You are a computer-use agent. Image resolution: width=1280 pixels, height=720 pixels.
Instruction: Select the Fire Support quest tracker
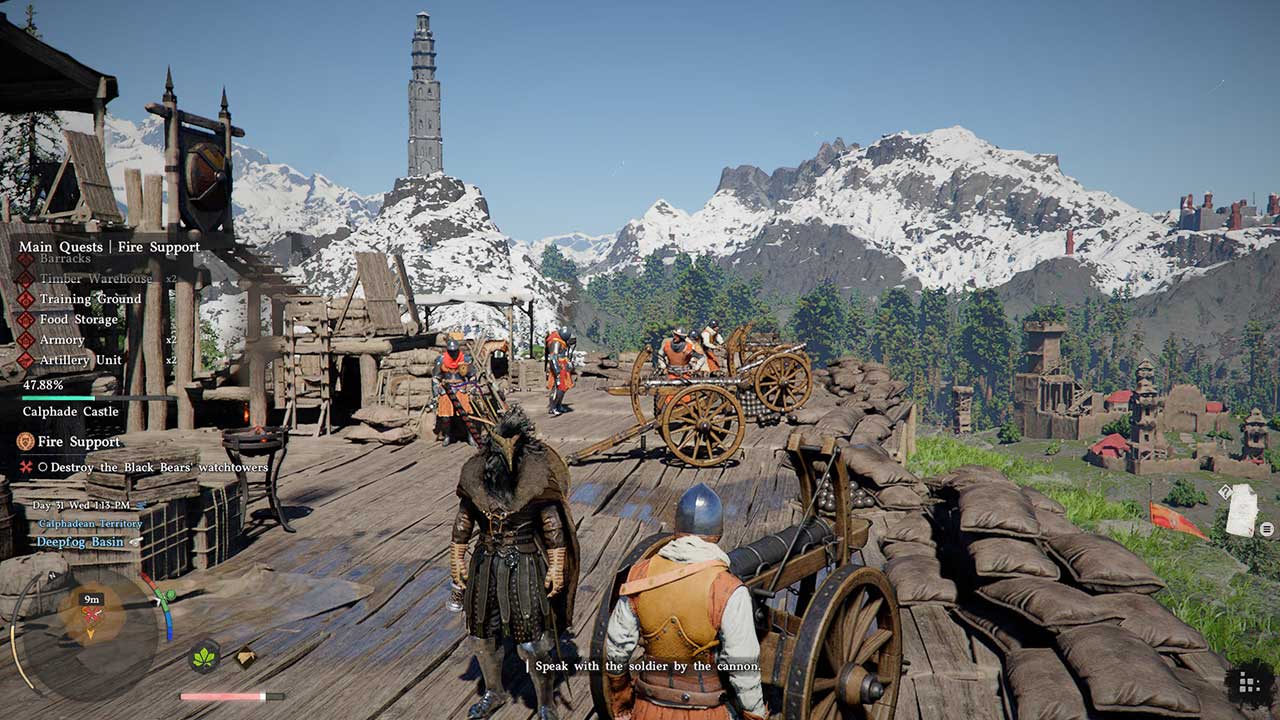79,441
